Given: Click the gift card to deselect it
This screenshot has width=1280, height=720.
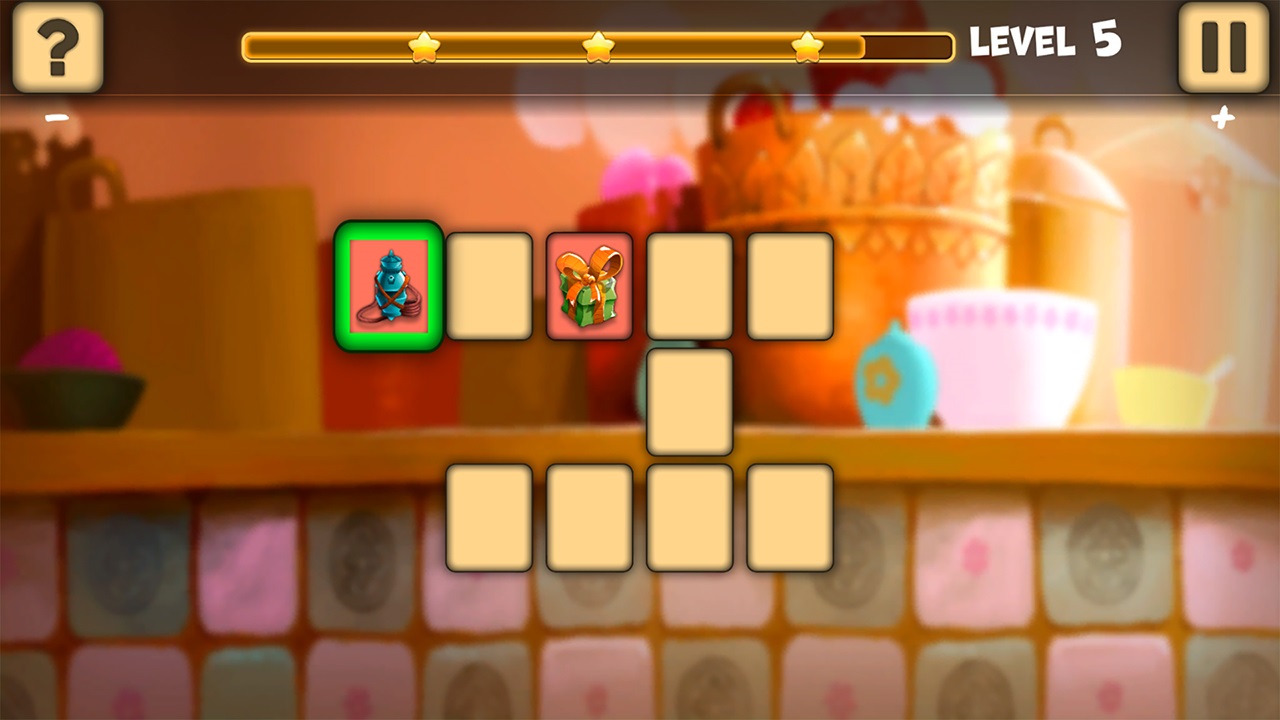Looking at the screenshot, I should [588, 287].
